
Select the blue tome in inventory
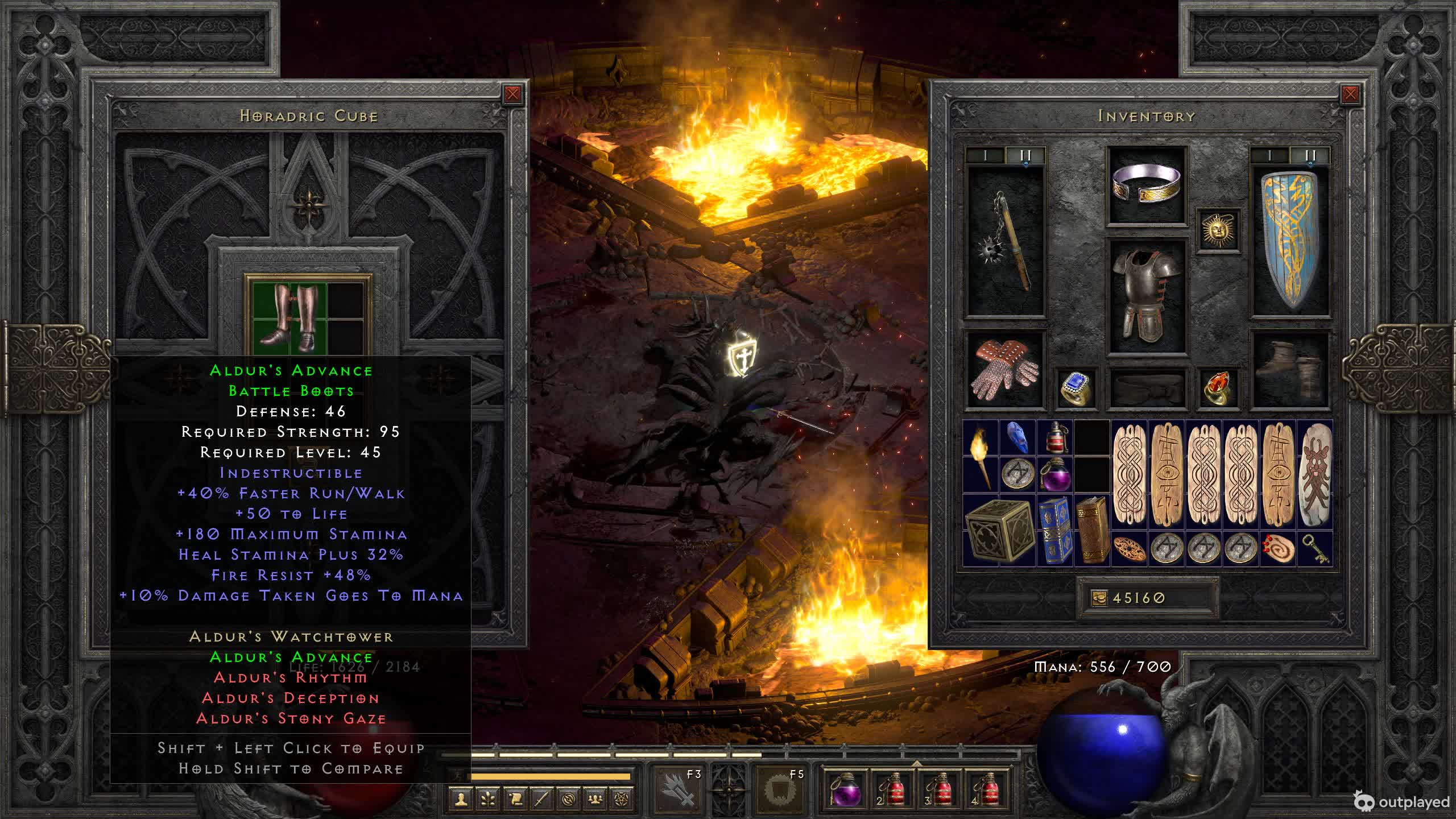(x=1054, y=530)
